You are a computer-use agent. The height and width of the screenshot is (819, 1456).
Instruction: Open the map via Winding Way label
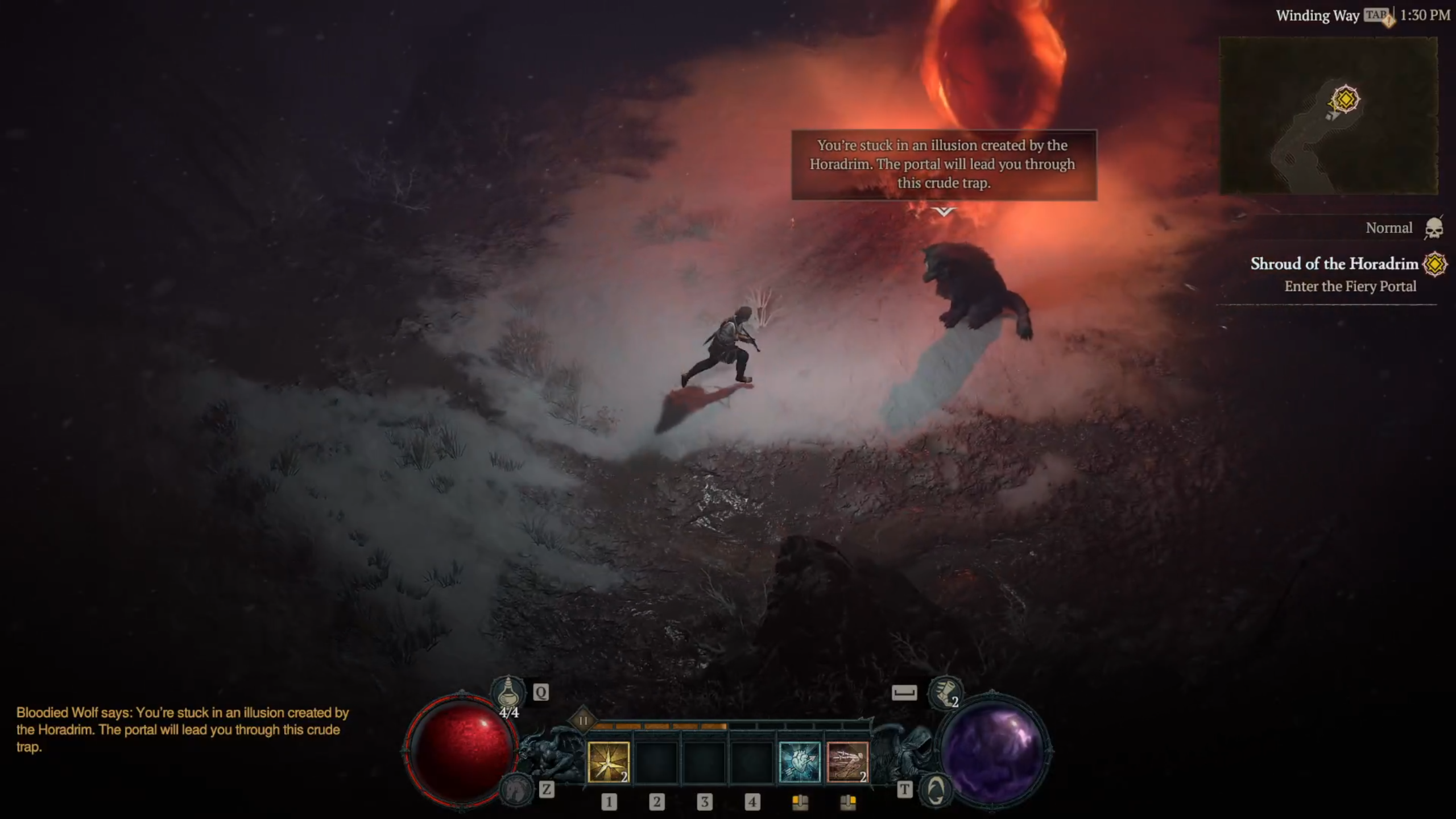tap(1317, 16)
